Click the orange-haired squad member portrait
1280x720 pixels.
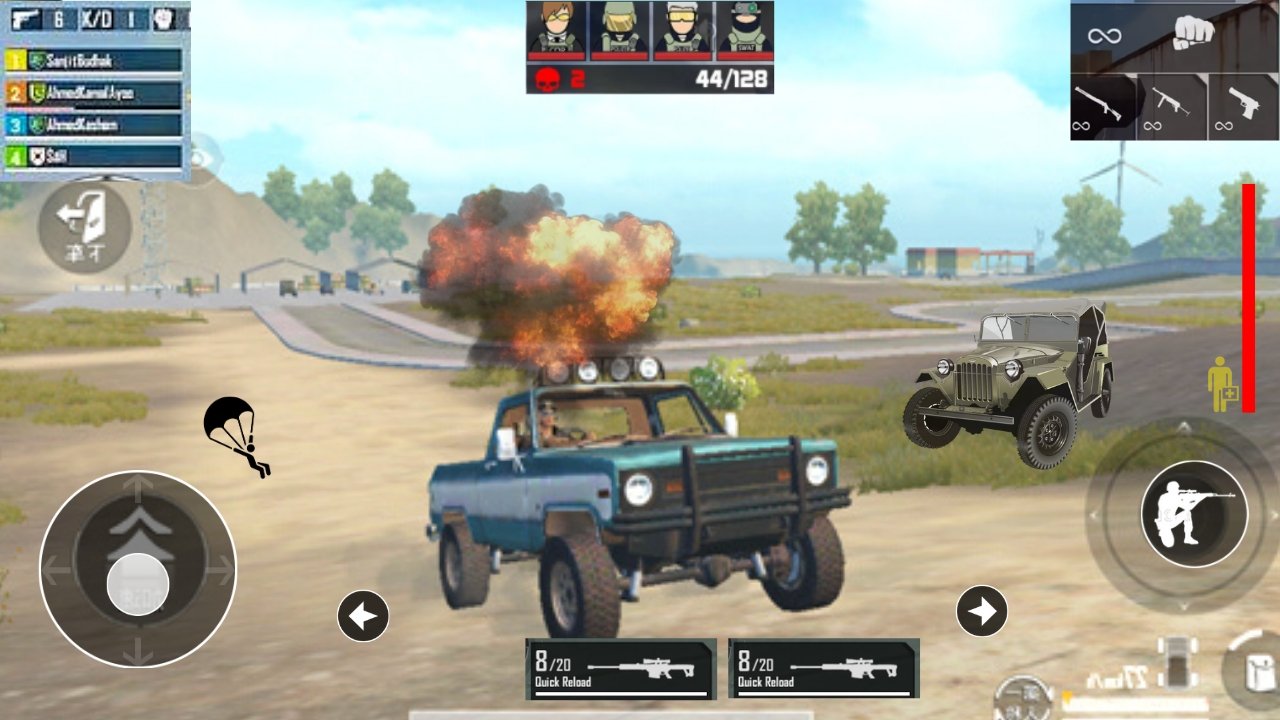(557, 29)
